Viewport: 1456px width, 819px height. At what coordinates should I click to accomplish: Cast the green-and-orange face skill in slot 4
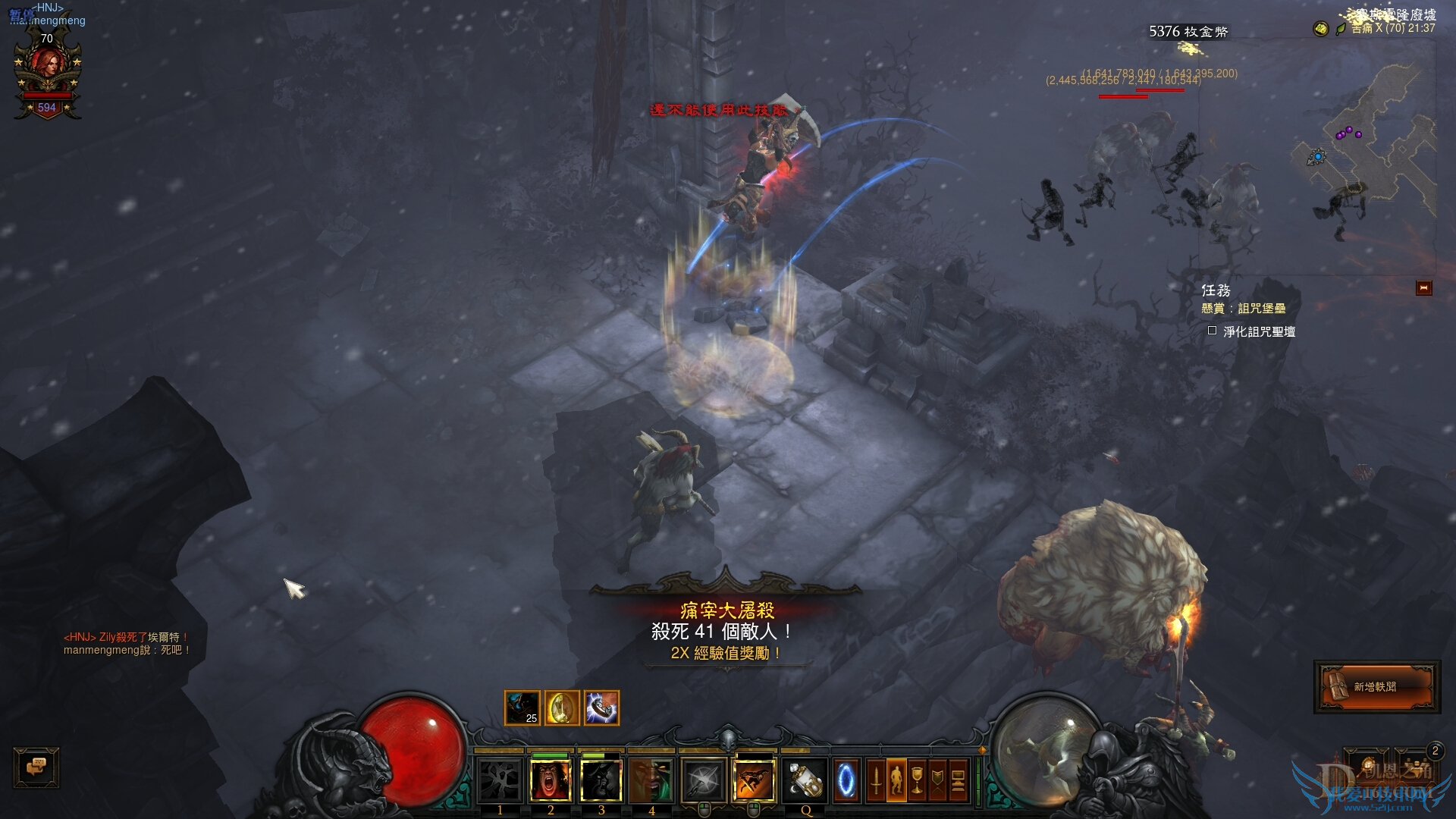click(x=652, y=780)
